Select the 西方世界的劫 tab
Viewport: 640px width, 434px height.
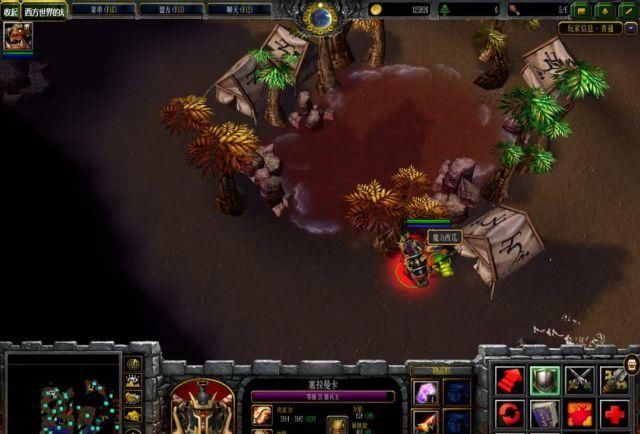tap(44, 10)
